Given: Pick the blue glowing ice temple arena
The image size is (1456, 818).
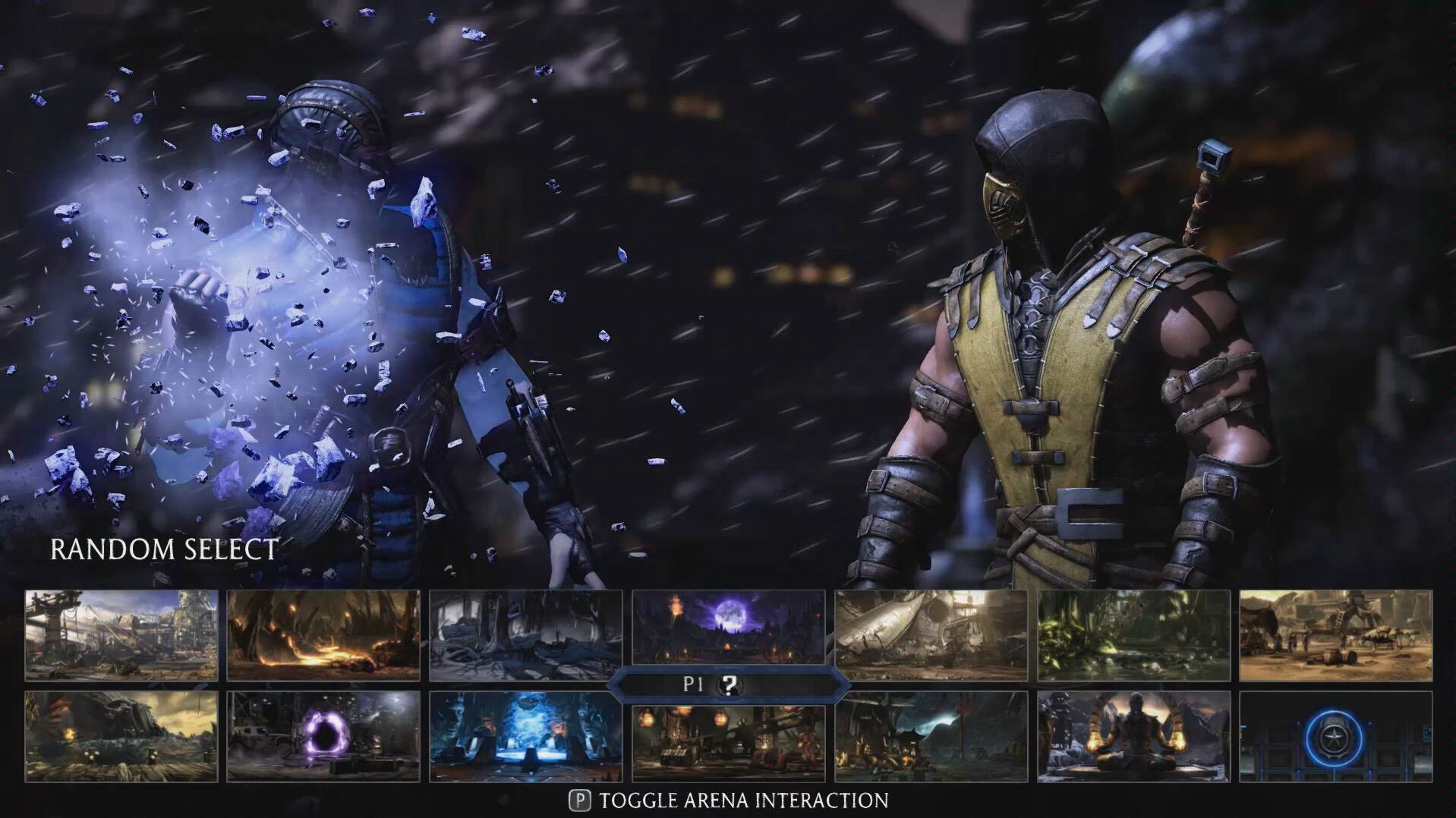Looking at the screenshot, I should click(525, 736).
